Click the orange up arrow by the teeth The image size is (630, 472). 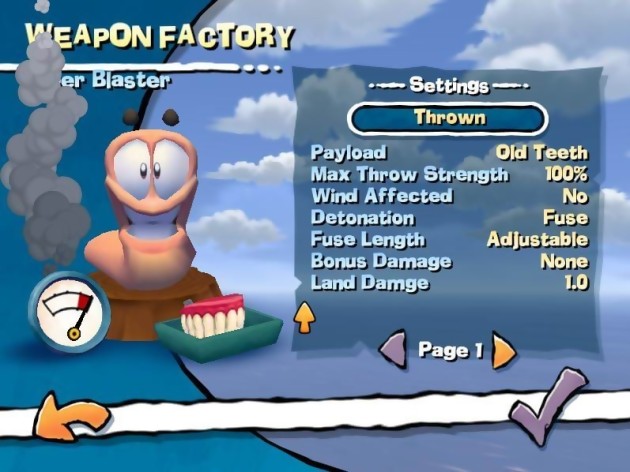click(303, 318)
